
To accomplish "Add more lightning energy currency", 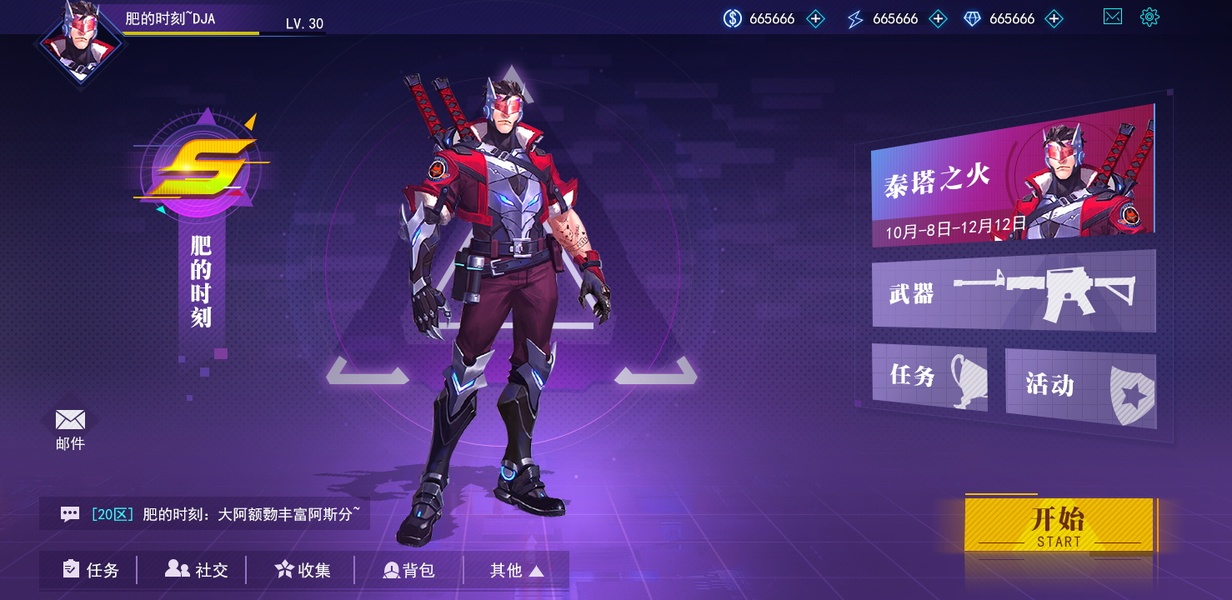I will (x=938, y=19).
